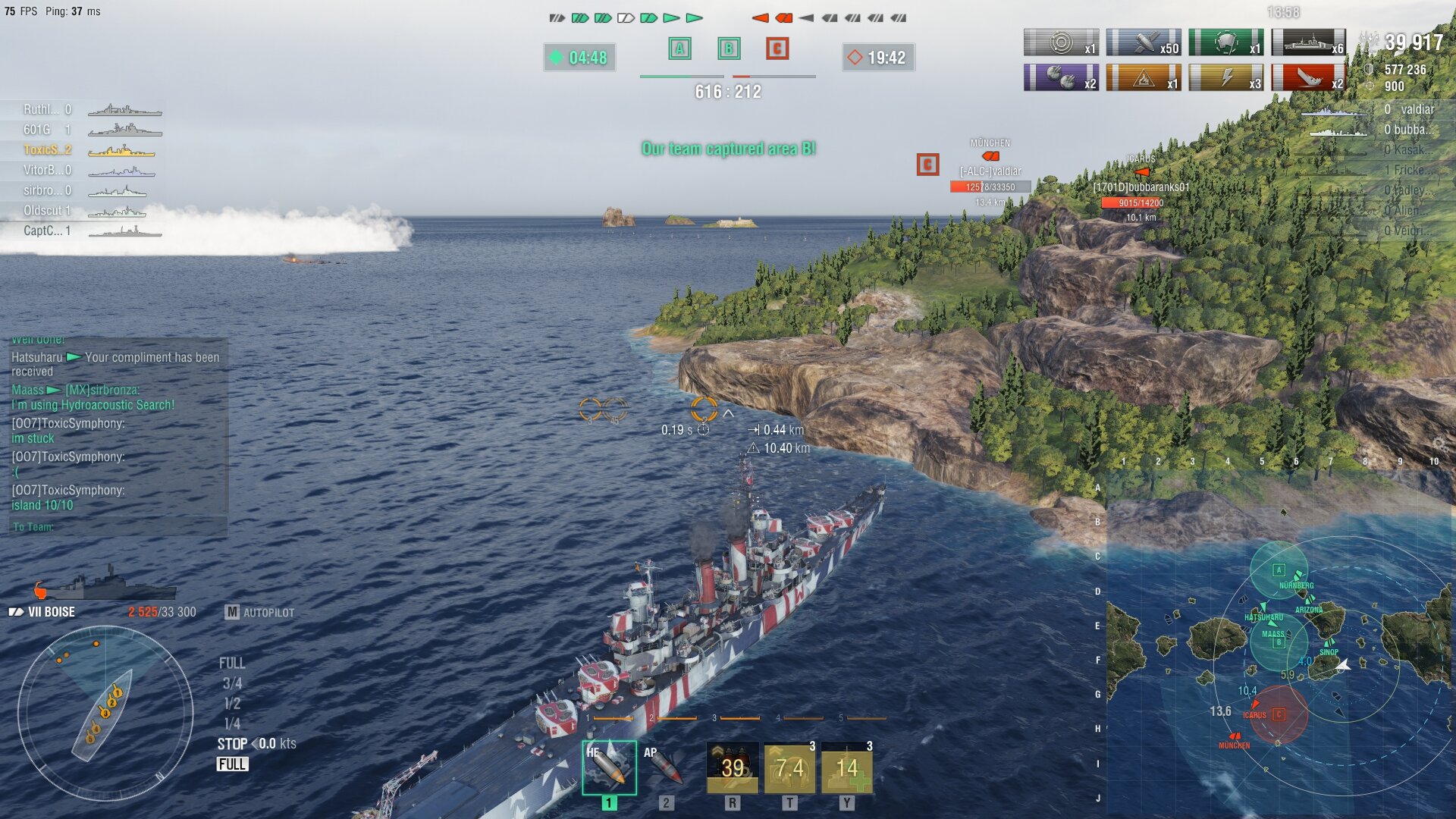Viewport: 1456px width, 819px height.
Task: Select the ICARUS enemy marker on minimap
Action: tap(1255, 706)
